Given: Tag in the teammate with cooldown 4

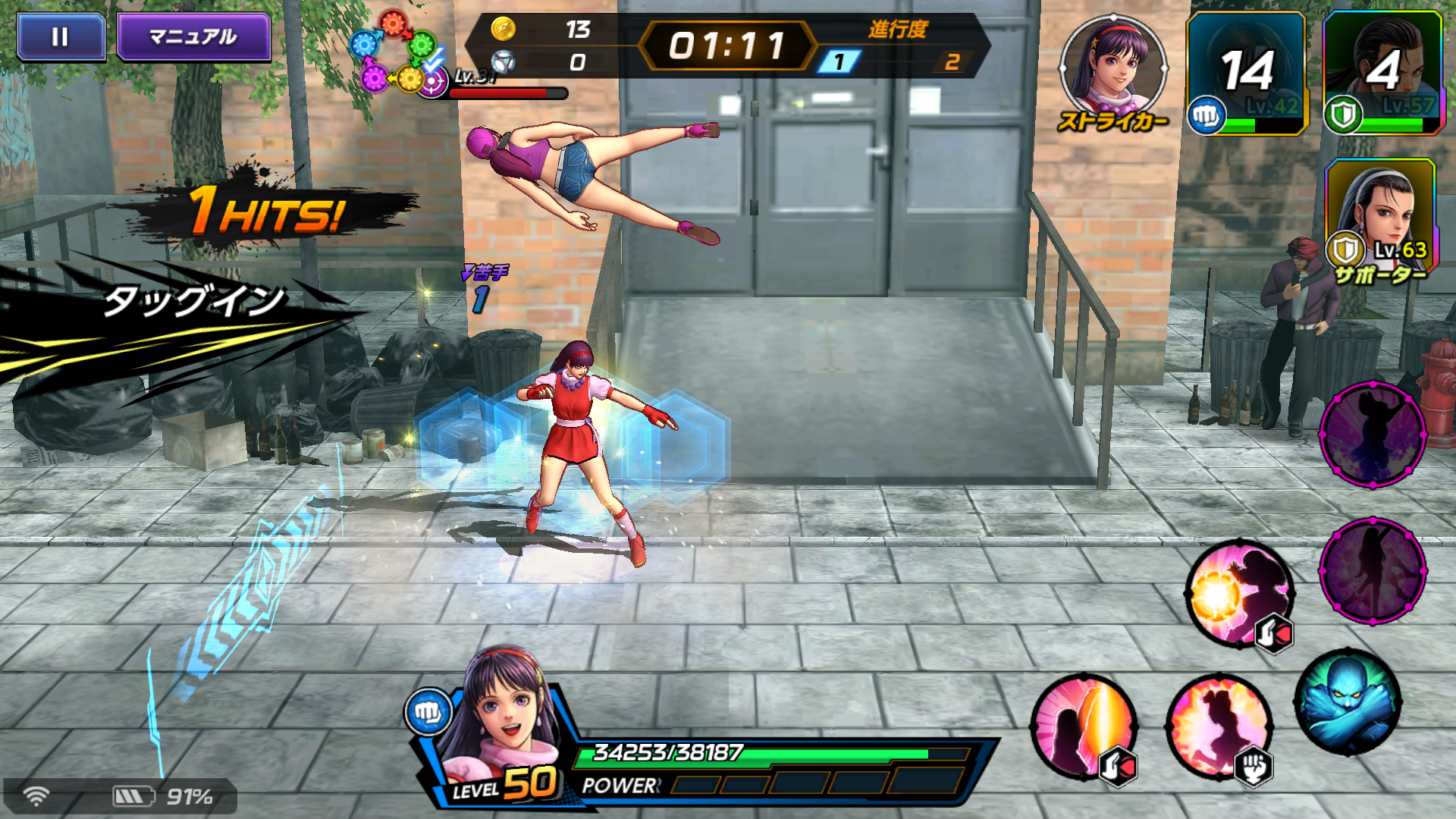Looking at the screenshot, I should tap(1382, 73).
